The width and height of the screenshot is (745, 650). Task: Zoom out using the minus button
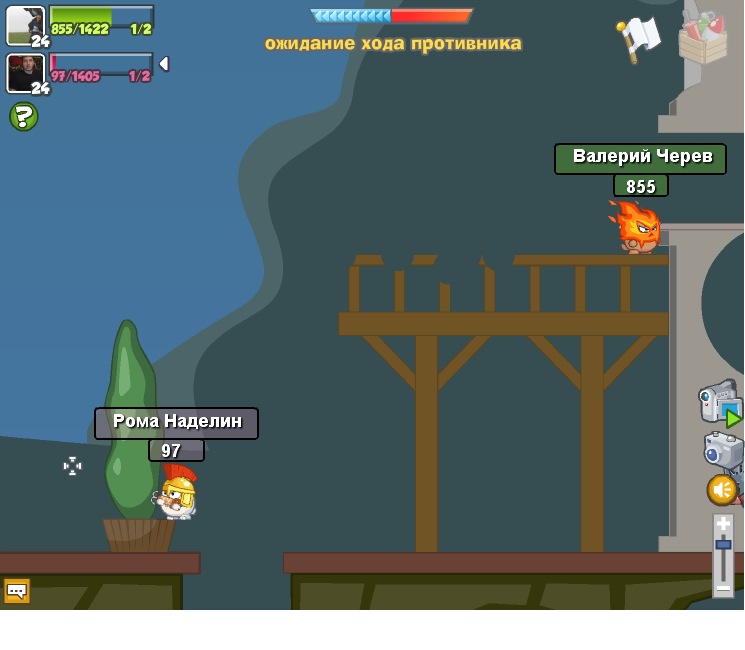point(723,588)
